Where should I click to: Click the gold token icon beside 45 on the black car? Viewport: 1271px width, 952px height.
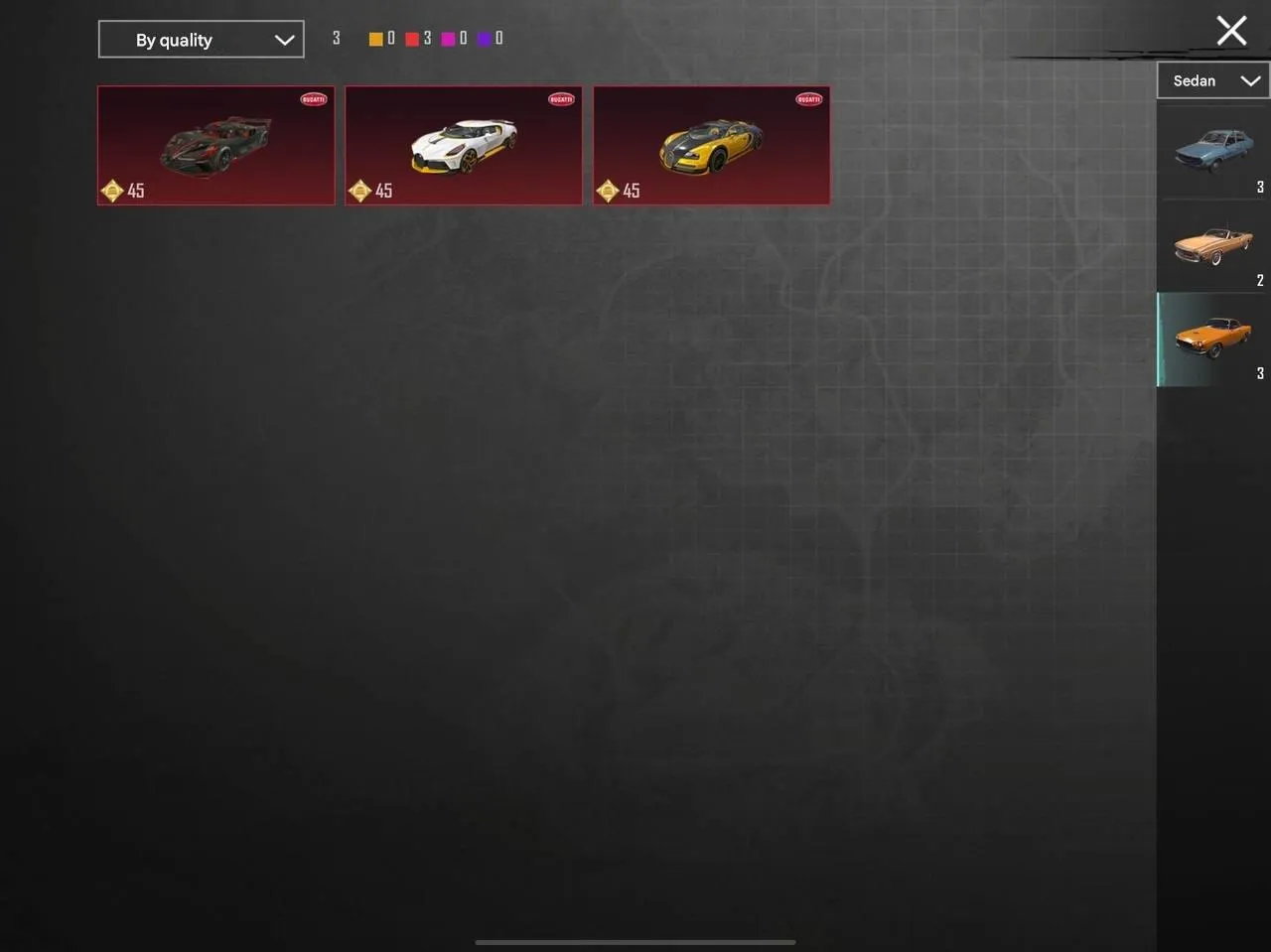(112, 191)
